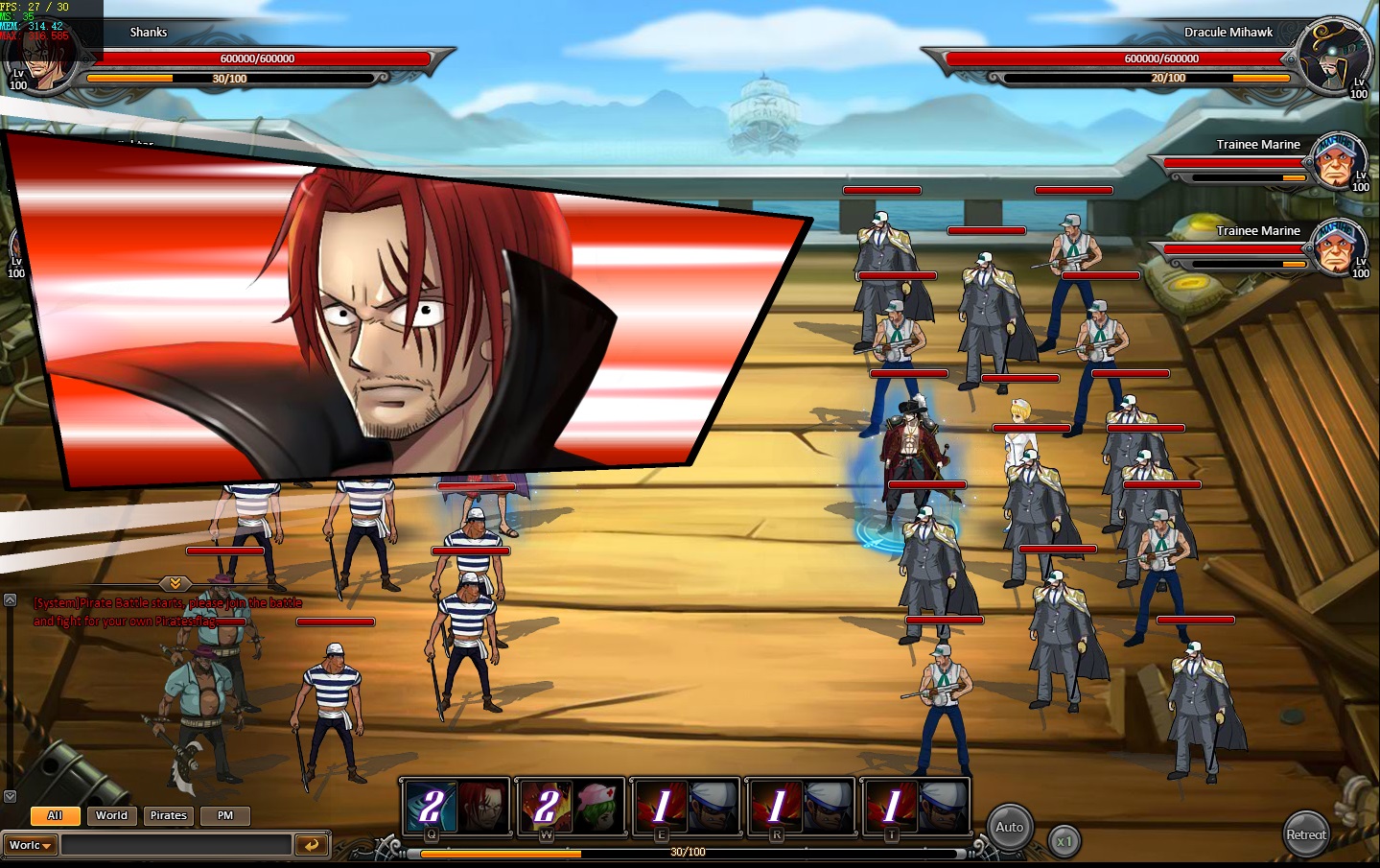The width and height of the screenshot is (1380, 868).
Task: Trigger the marine skill labeled T
Action: 916,805
